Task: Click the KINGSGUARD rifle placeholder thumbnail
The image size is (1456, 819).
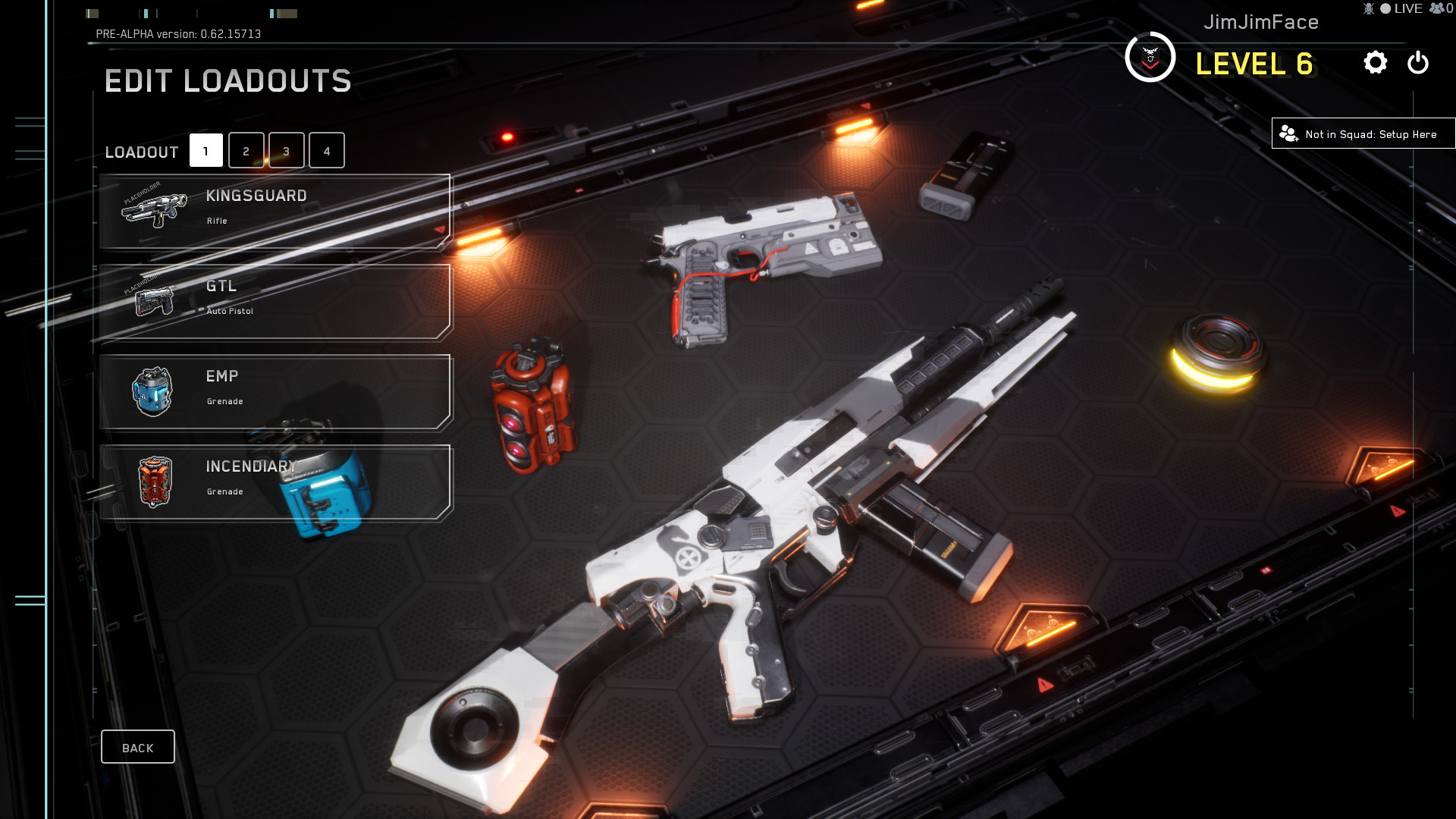Action: pyautogui.click(x=154, y=211)
